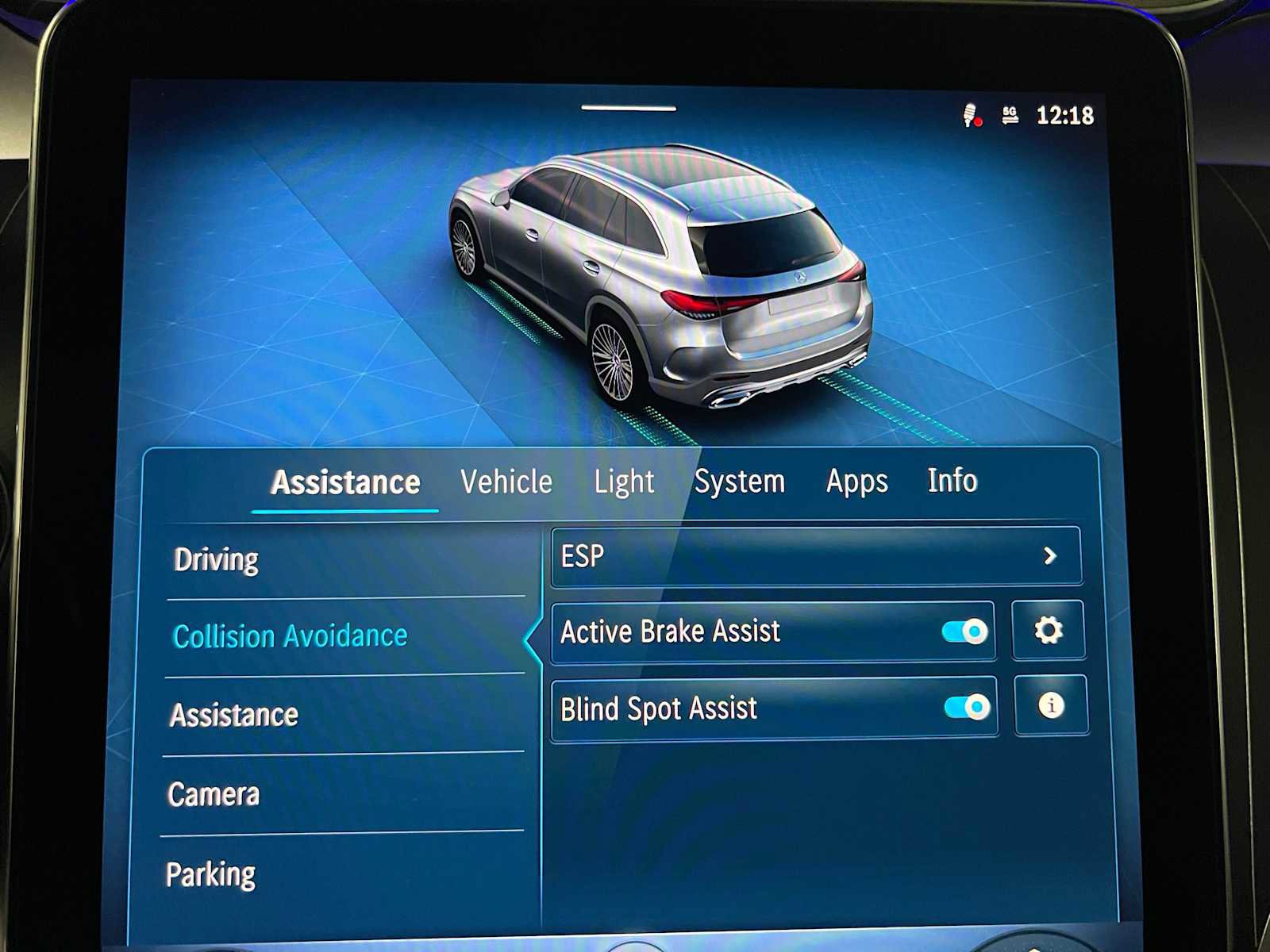The image size is (1270, 952).
Task: Switch to the Vehicle tab
Action: [x=508, y=482]
